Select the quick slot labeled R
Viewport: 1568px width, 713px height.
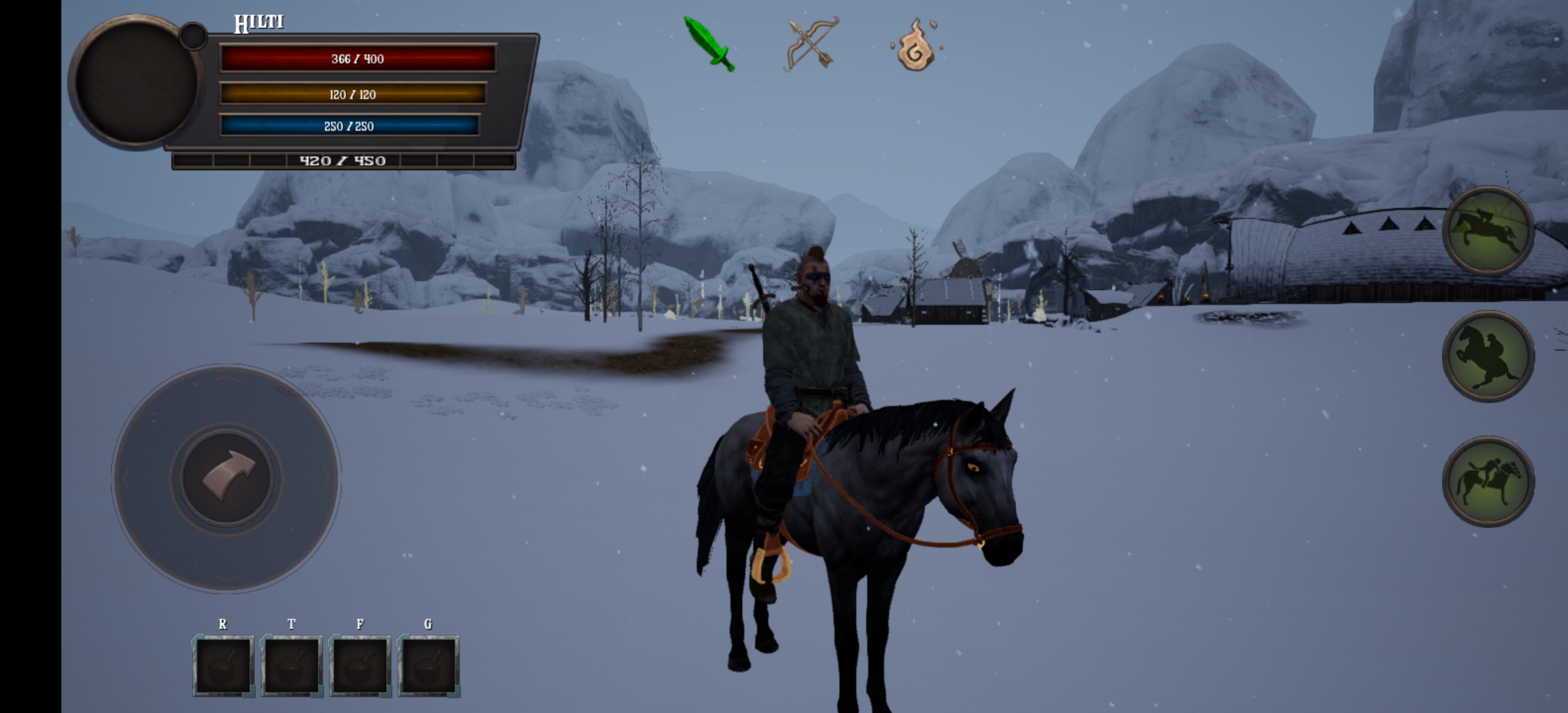[x=223, y=666]
